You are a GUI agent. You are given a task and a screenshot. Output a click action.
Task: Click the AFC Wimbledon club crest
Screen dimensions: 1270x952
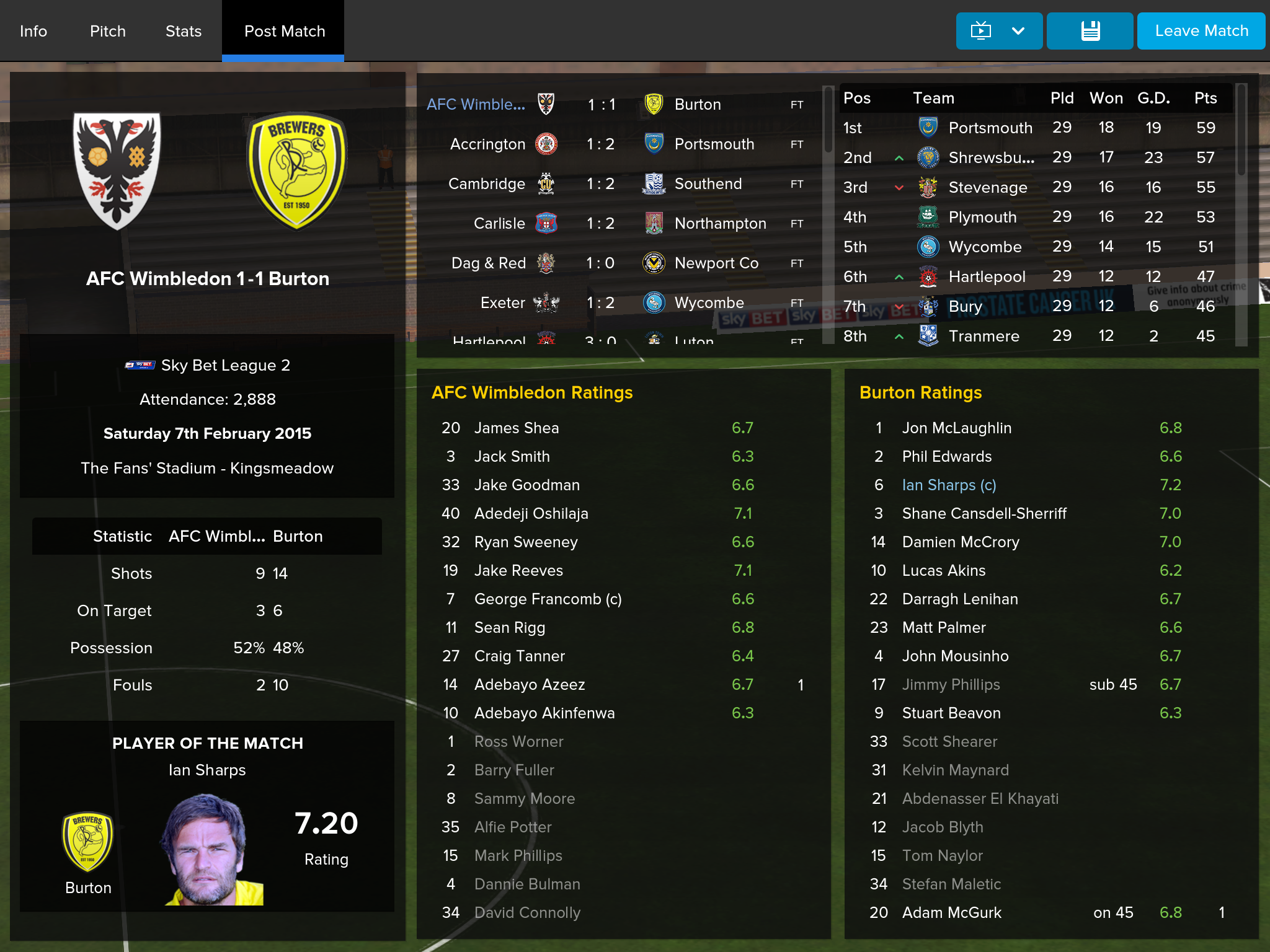[x=117, y=170]
